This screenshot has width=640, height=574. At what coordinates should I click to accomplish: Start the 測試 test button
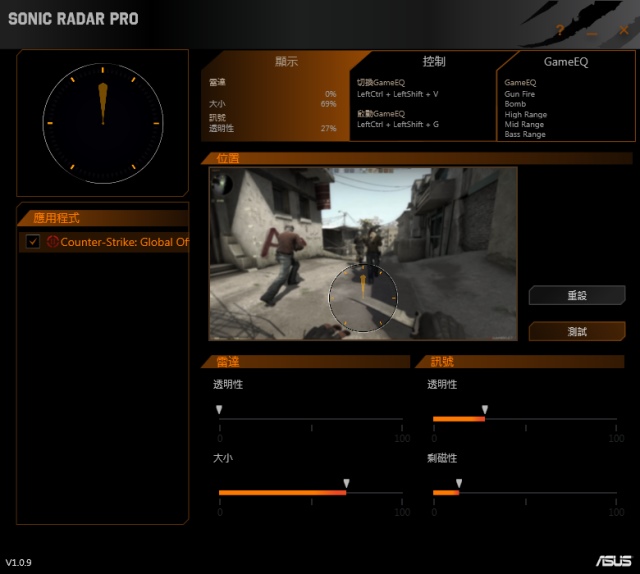[x=577, y=331]
